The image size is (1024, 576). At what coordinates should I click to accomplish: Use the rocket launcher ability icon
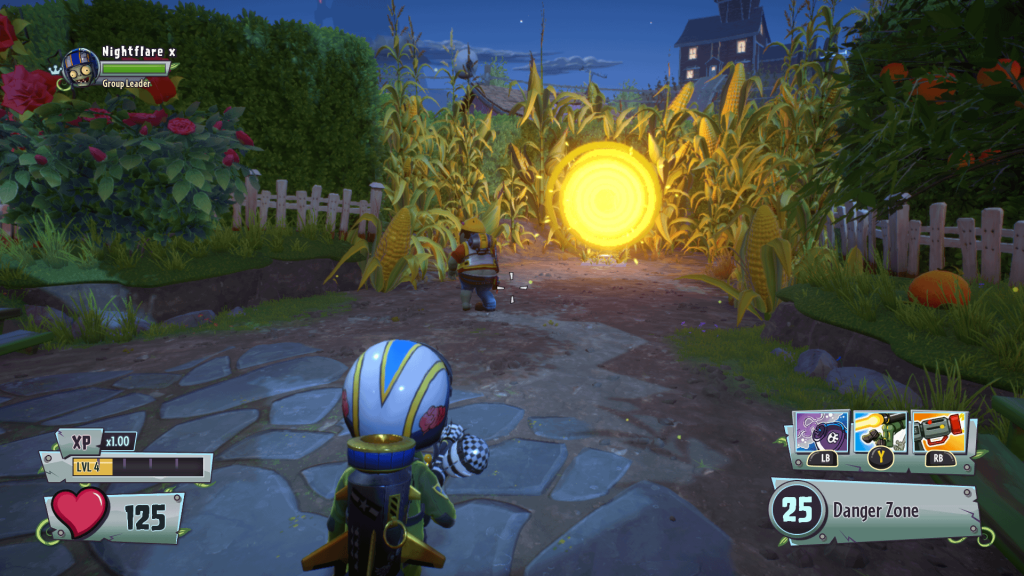click(880, 431)
